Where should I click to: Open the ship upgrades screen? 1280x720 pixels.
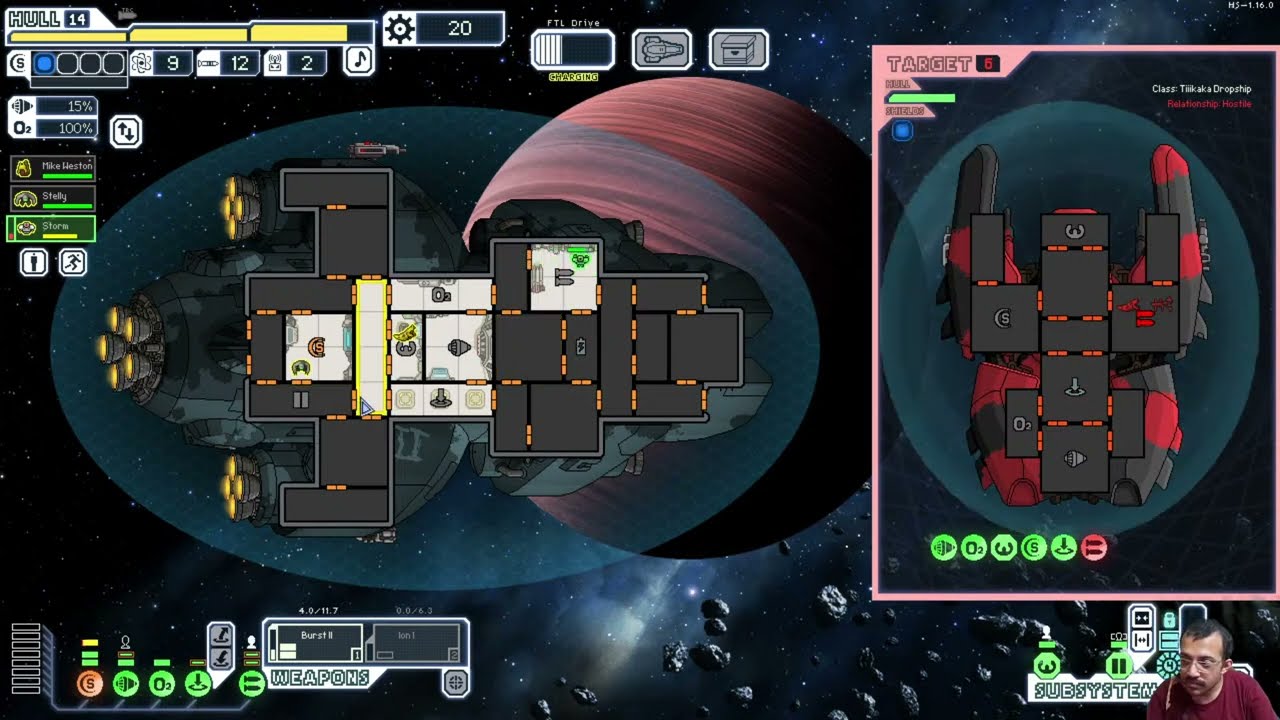pos(661,49)
